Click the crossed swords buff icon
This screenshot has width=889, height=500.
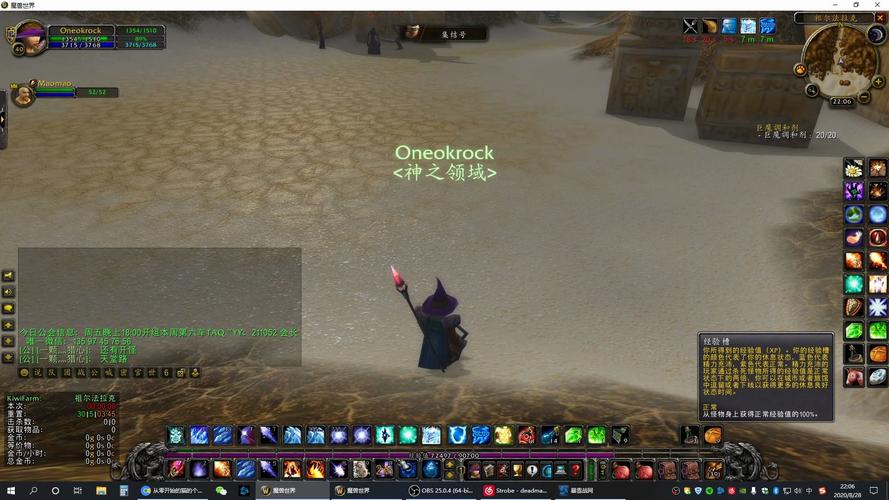(x=690, y=26)
